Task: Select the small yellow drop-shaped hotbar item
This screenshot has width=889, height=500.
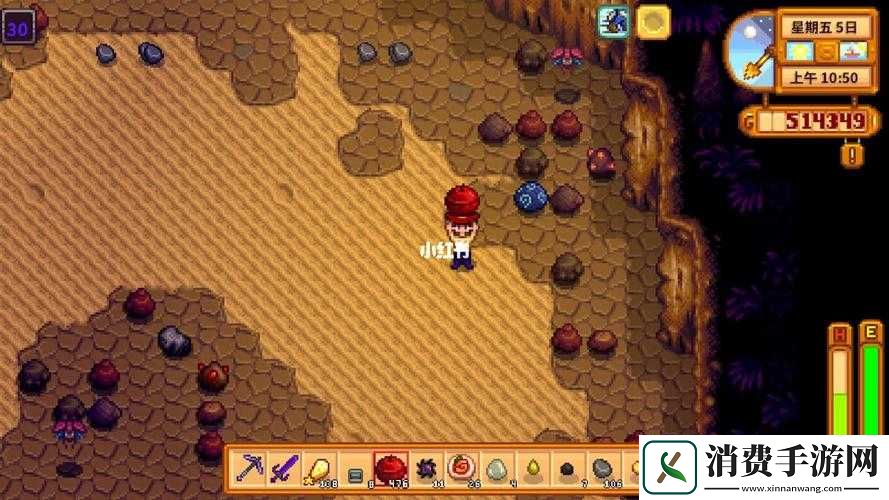Action: [531, 468]
